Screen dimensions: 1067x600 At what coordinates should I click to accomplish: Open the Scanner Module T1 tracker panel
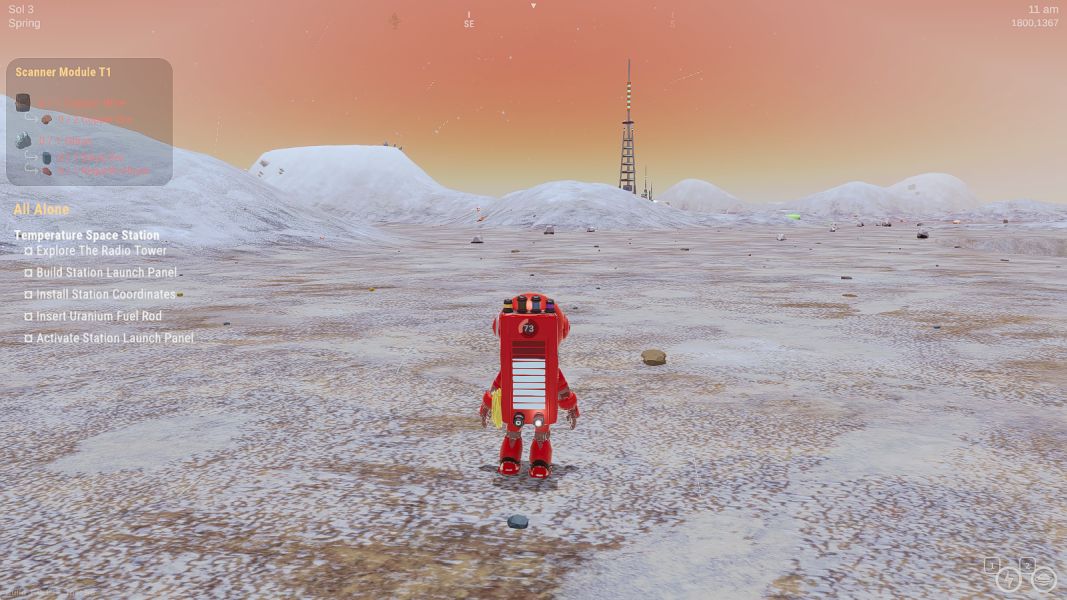(63, 73)
